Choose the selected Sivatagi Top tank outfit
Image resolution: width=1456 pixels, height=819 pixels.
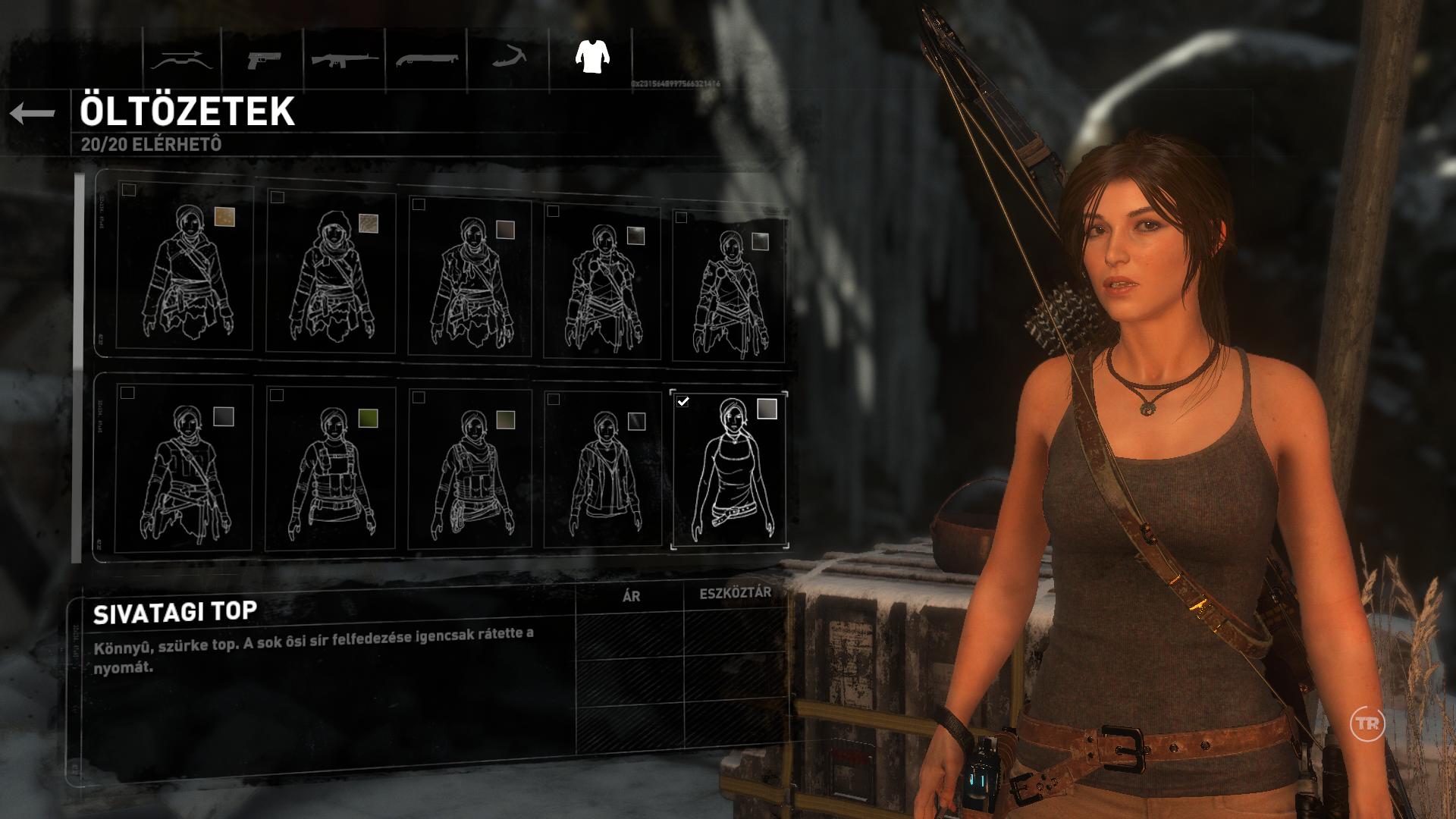tap(730, 470)
